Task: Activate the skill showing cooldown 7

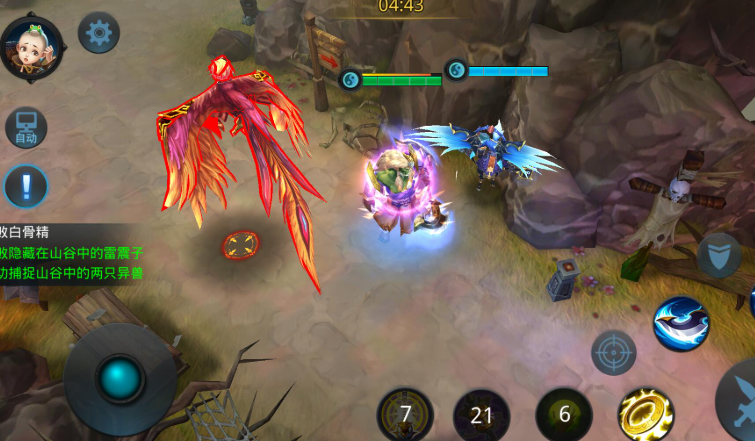Action: point(406,414)
